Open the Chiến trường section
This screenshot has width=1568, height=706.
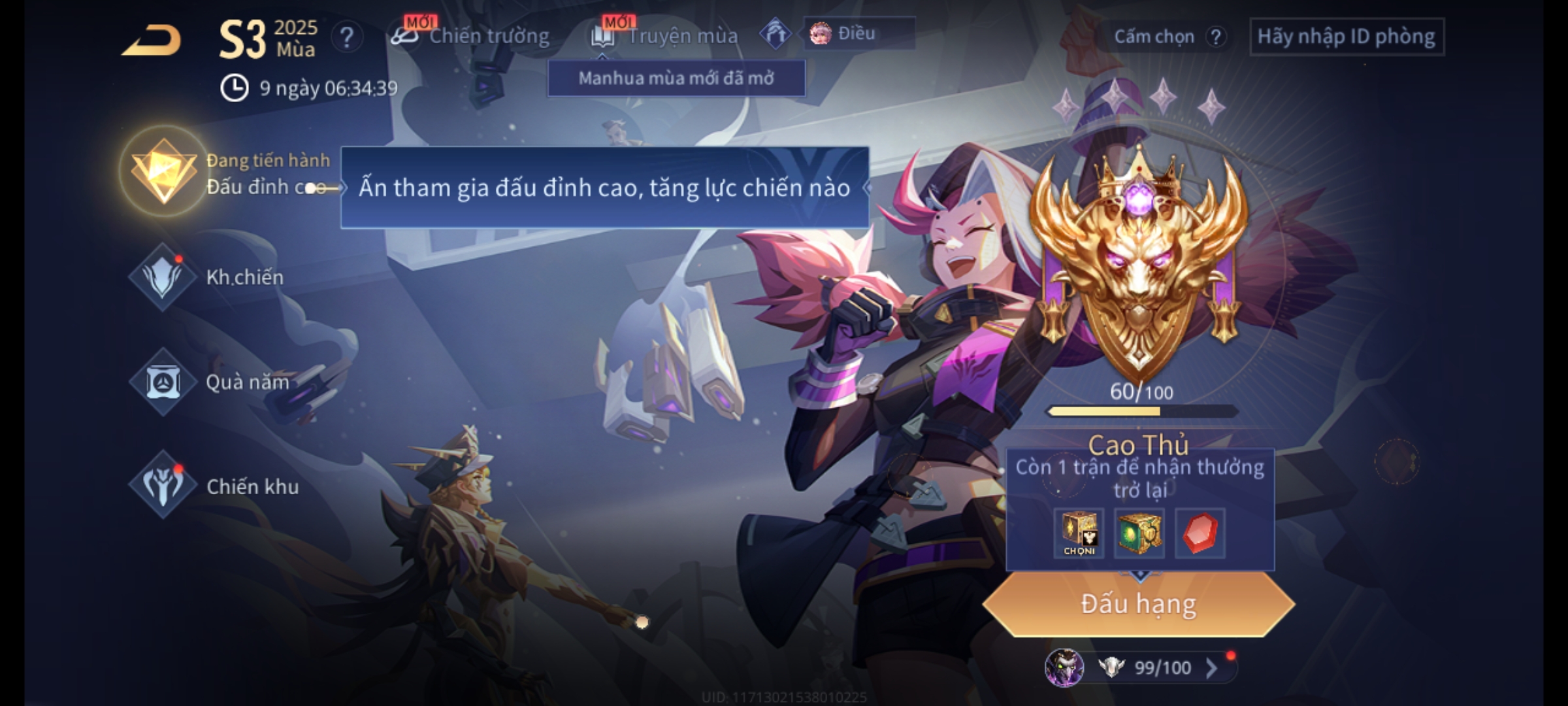tap(472, 36)
